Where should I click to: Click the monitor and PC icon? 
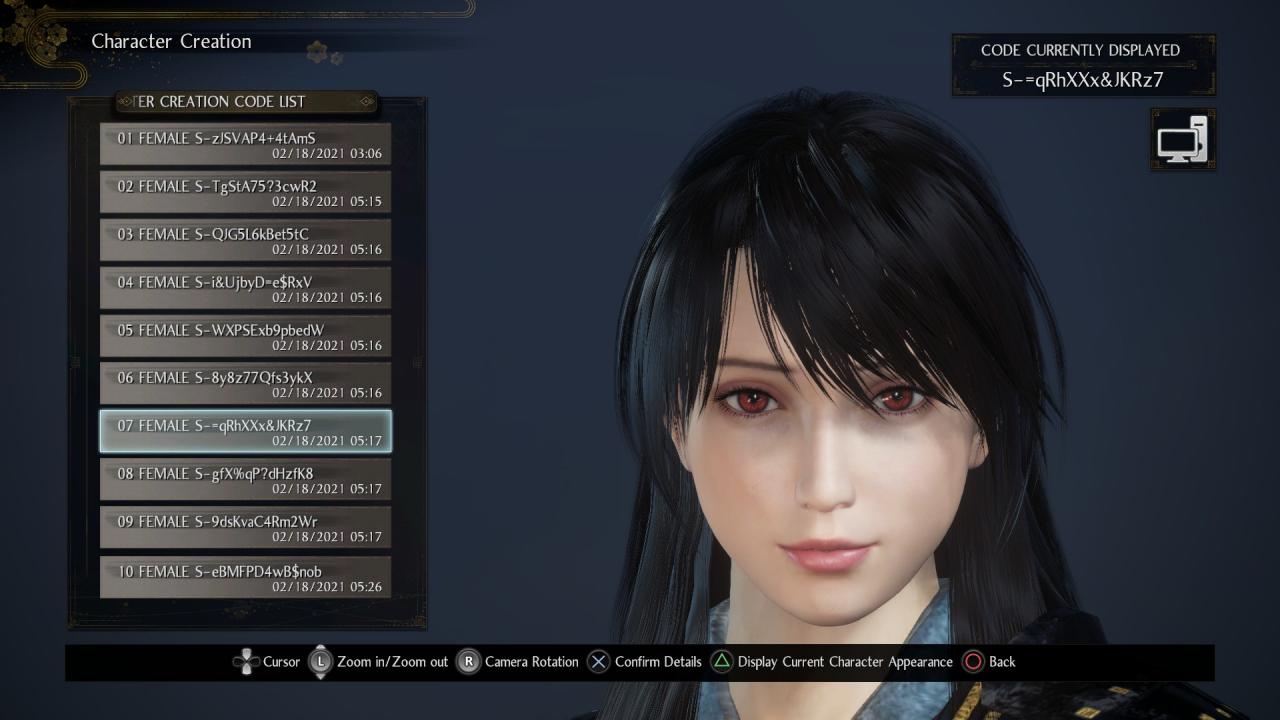coord(1183,140)
